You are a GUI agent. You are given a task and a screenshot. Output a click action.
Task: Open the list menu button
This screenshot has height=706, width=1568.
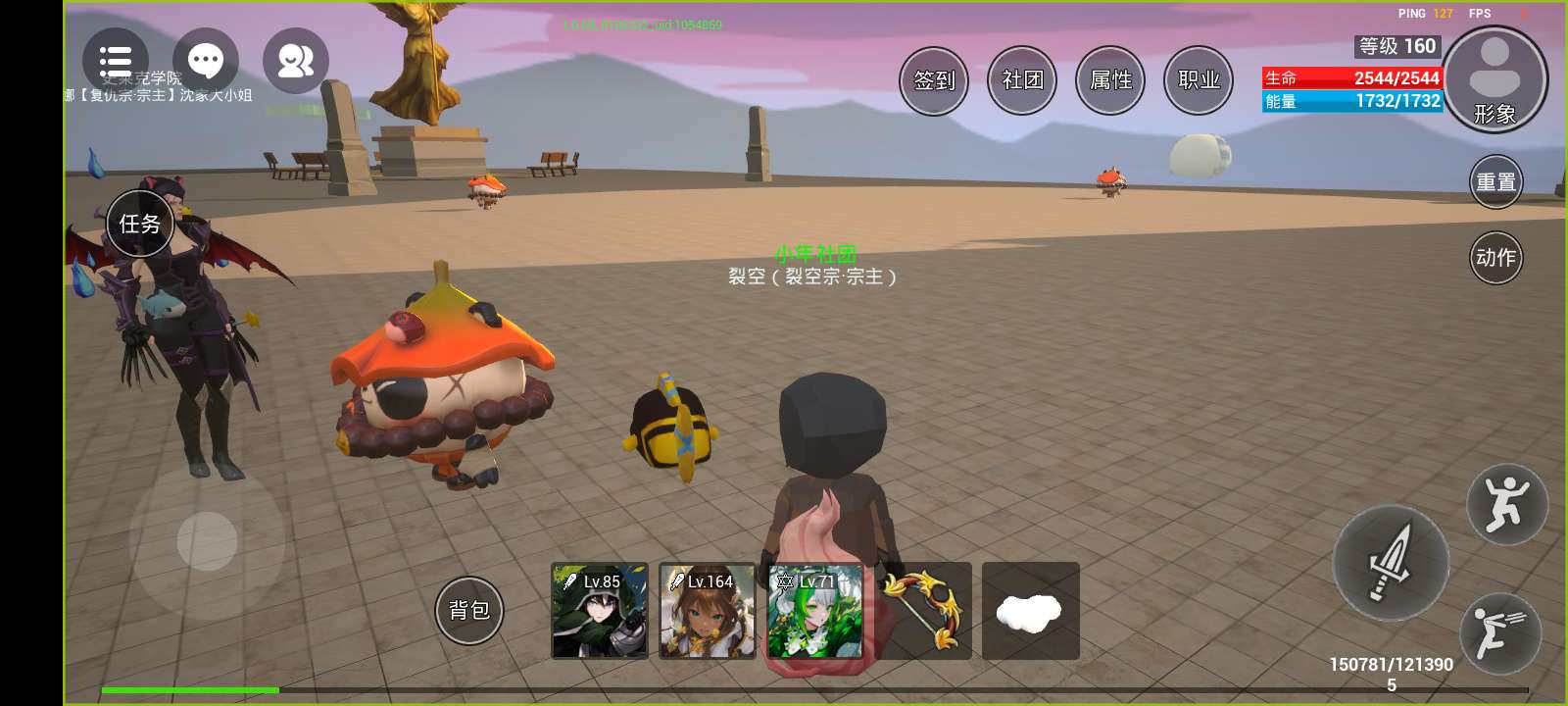pos(116,62)
